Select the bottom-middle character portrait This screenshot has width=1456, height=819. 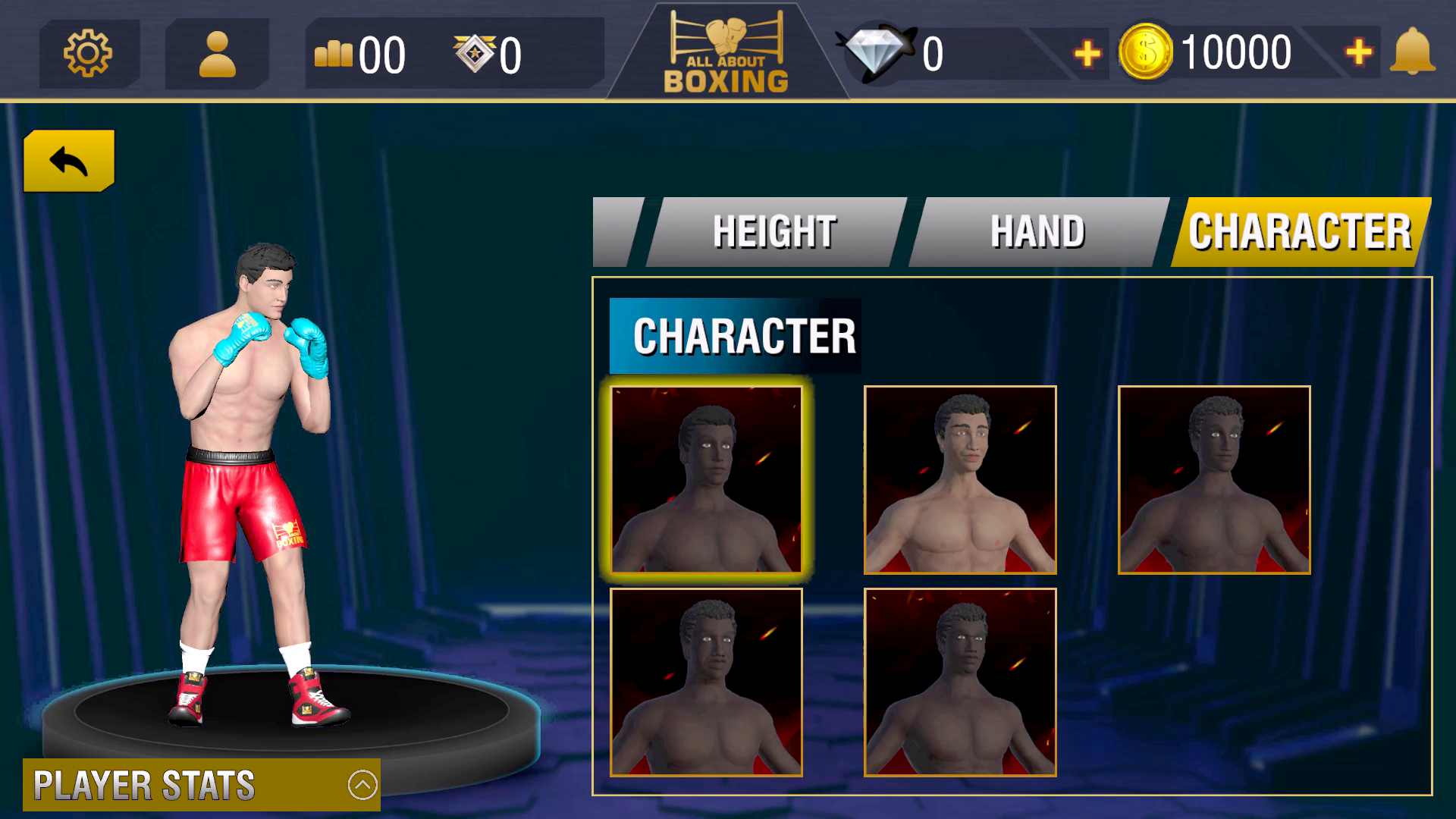pos(960,682)
